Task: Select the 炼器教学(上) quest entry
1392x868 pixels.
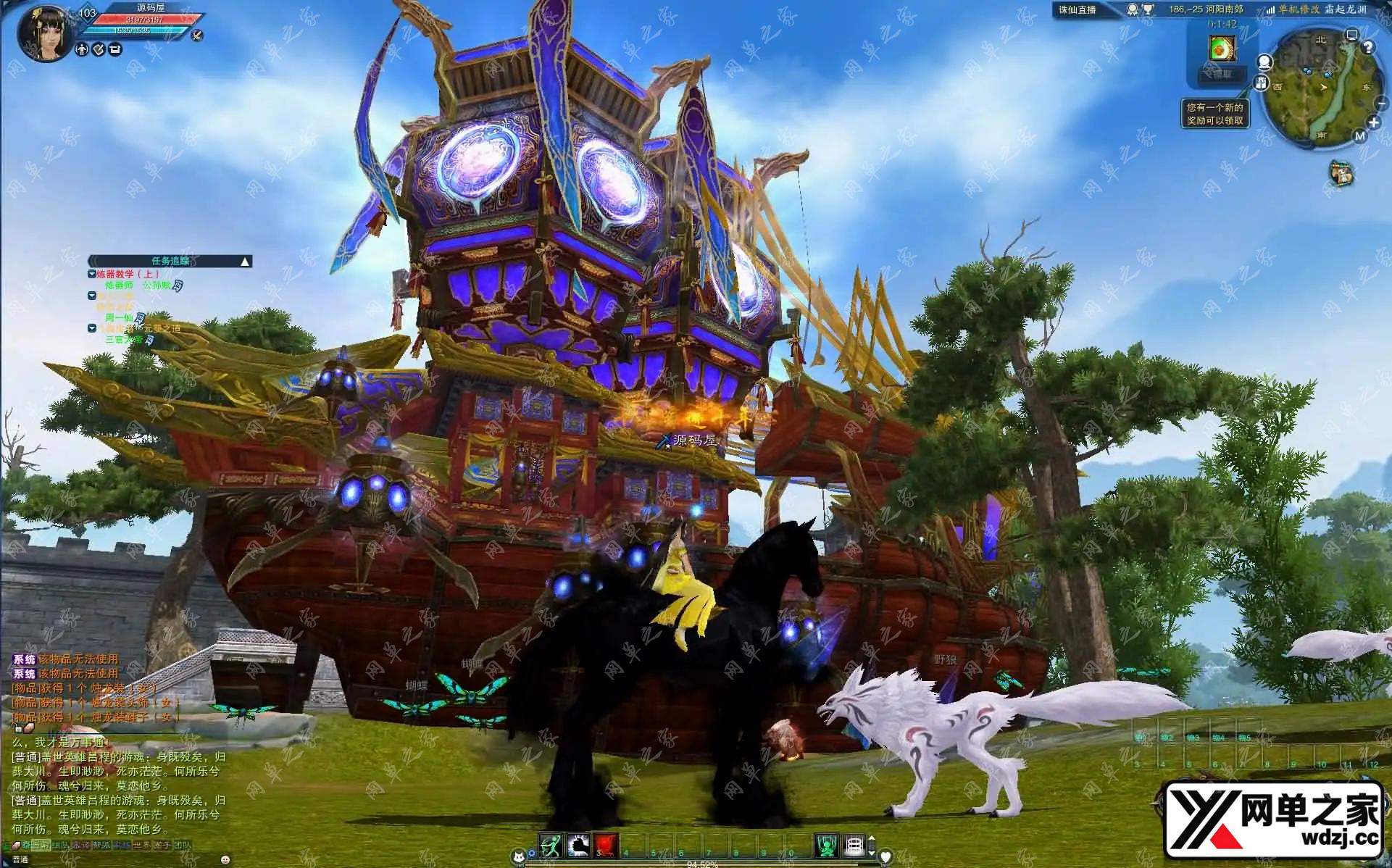Action: click(x=128, y=274)
